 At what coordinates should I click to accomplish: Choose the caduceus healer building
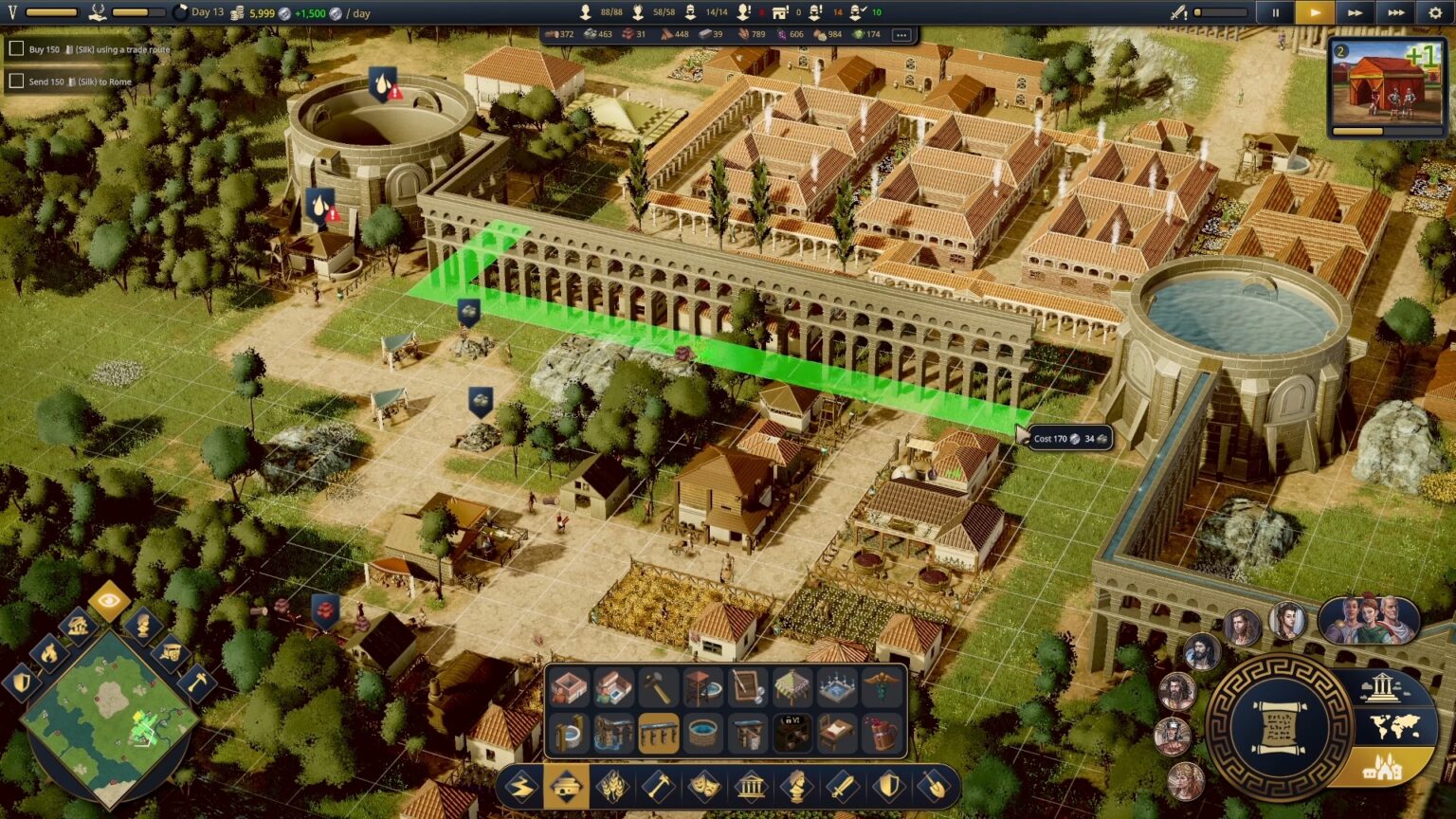pos(882,688)
